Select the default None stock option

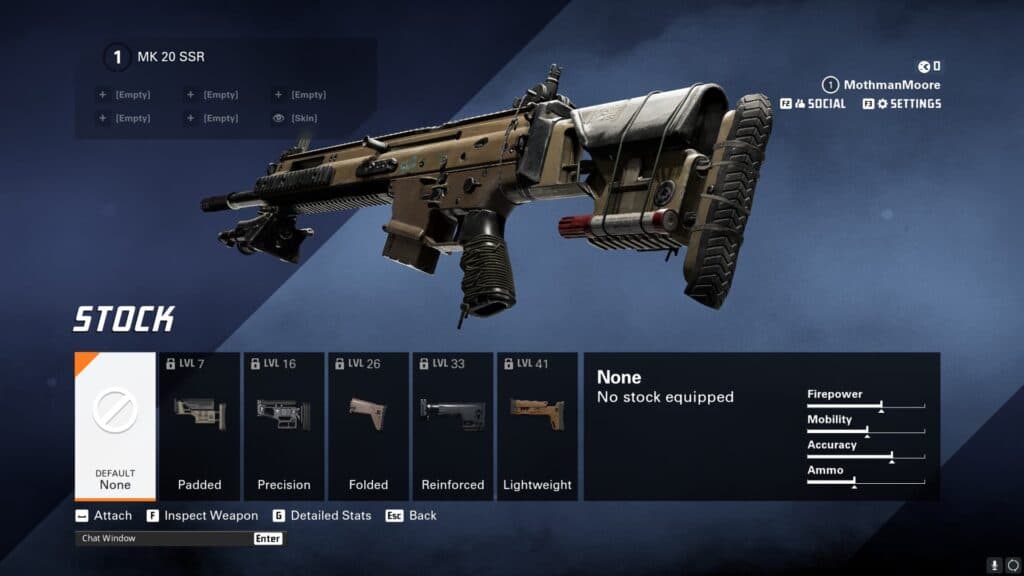[115, 426]
